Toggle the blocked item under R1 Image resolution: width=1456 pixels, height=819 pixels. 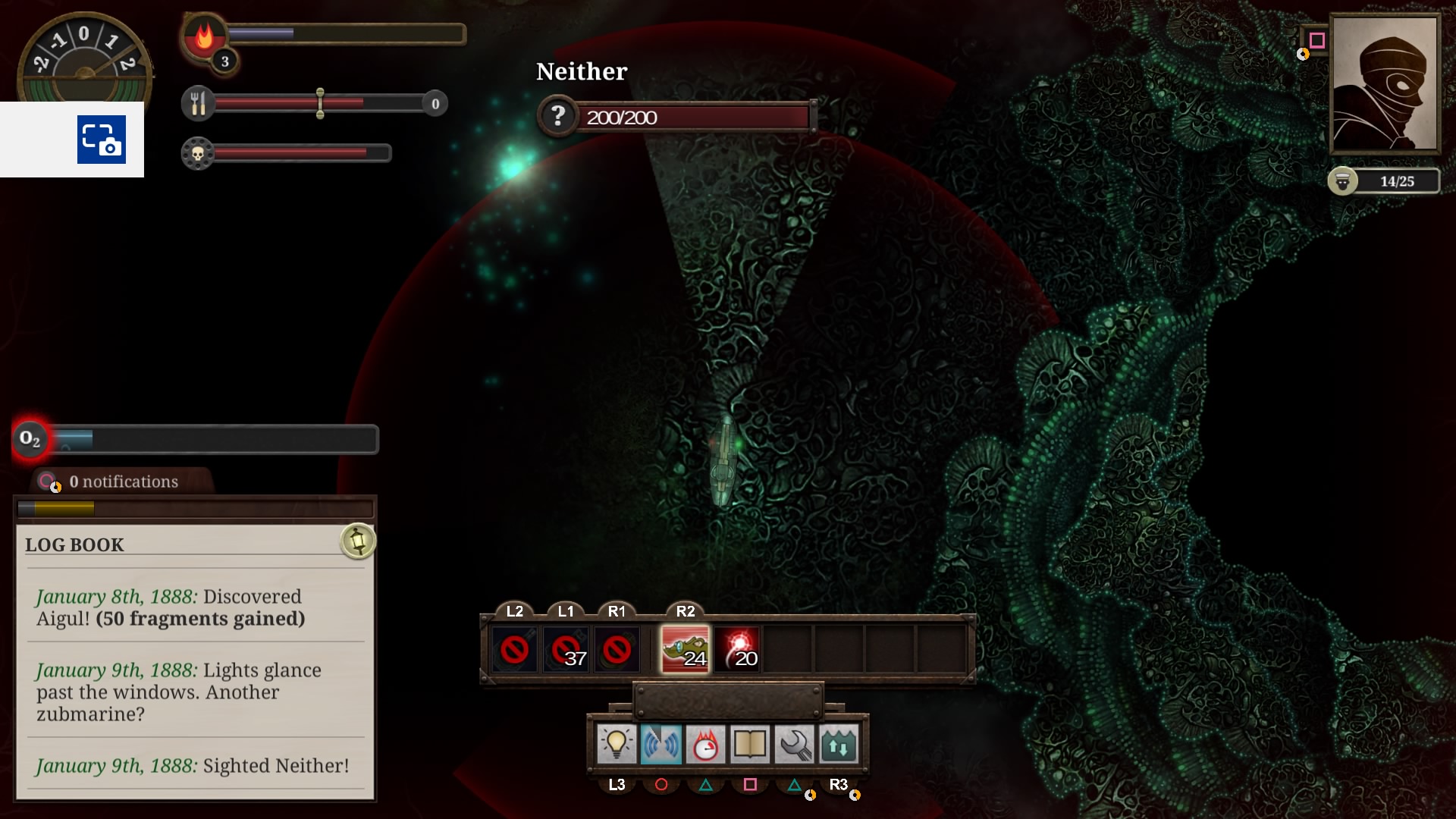617,649
